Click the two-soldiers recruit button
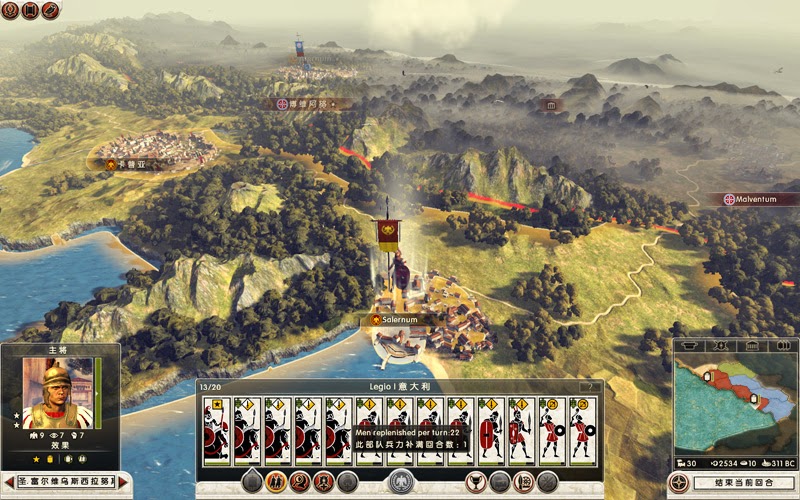800x500 pixels. point(274,482)
